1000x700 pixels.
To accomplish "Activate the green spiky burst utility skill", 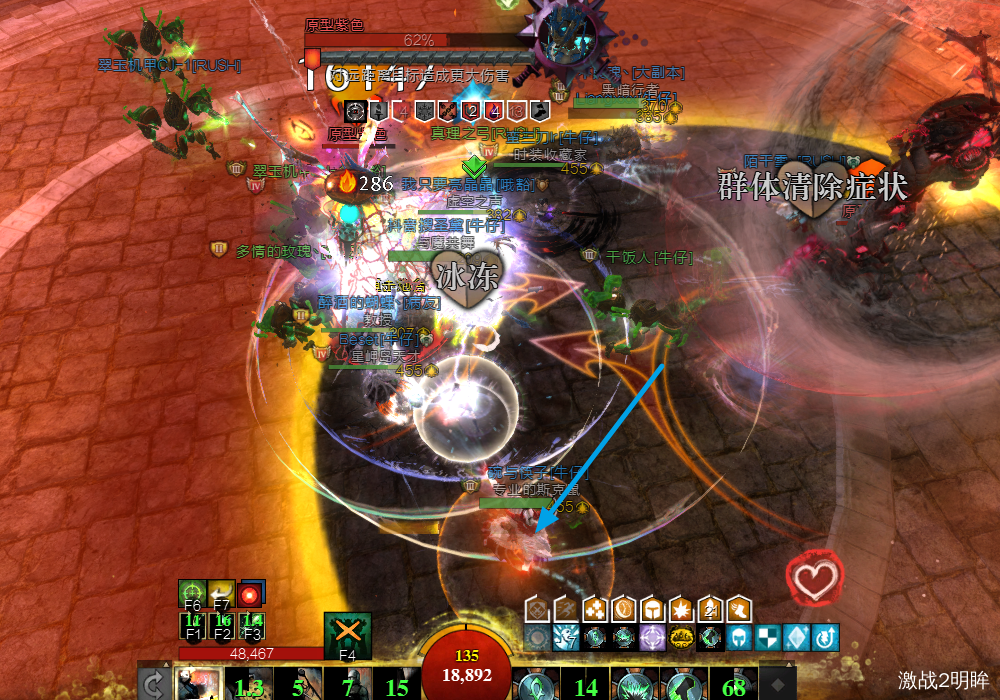I will tap(635, 685).
